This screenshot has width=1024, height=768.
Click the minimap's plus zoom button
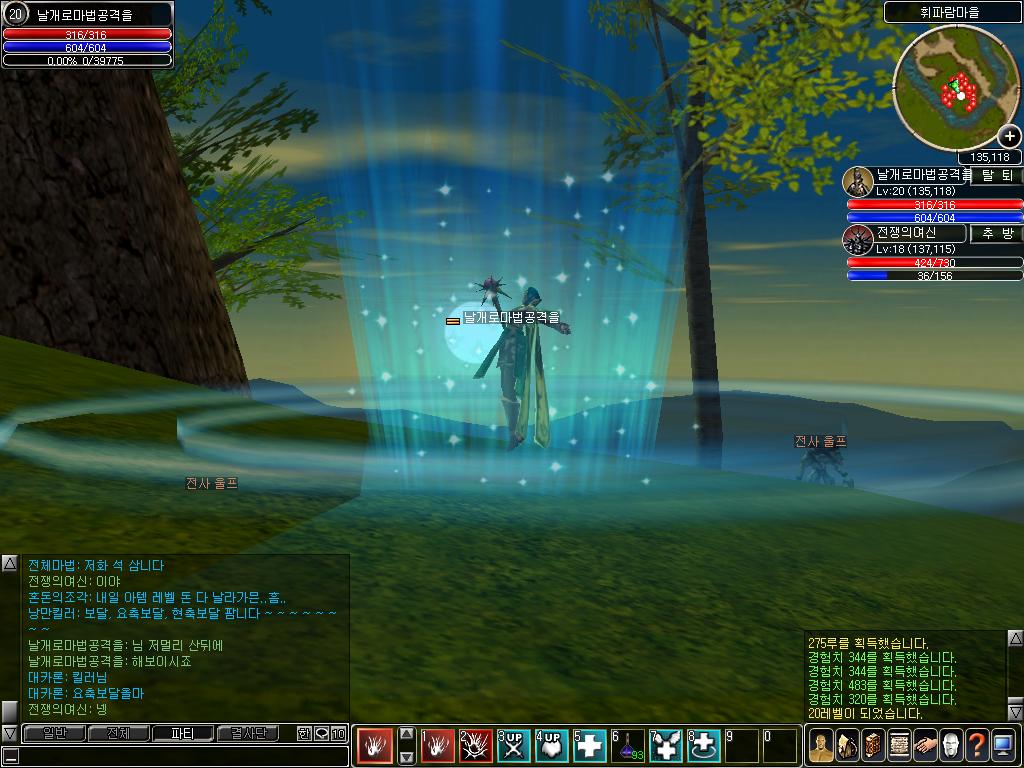1009,137
